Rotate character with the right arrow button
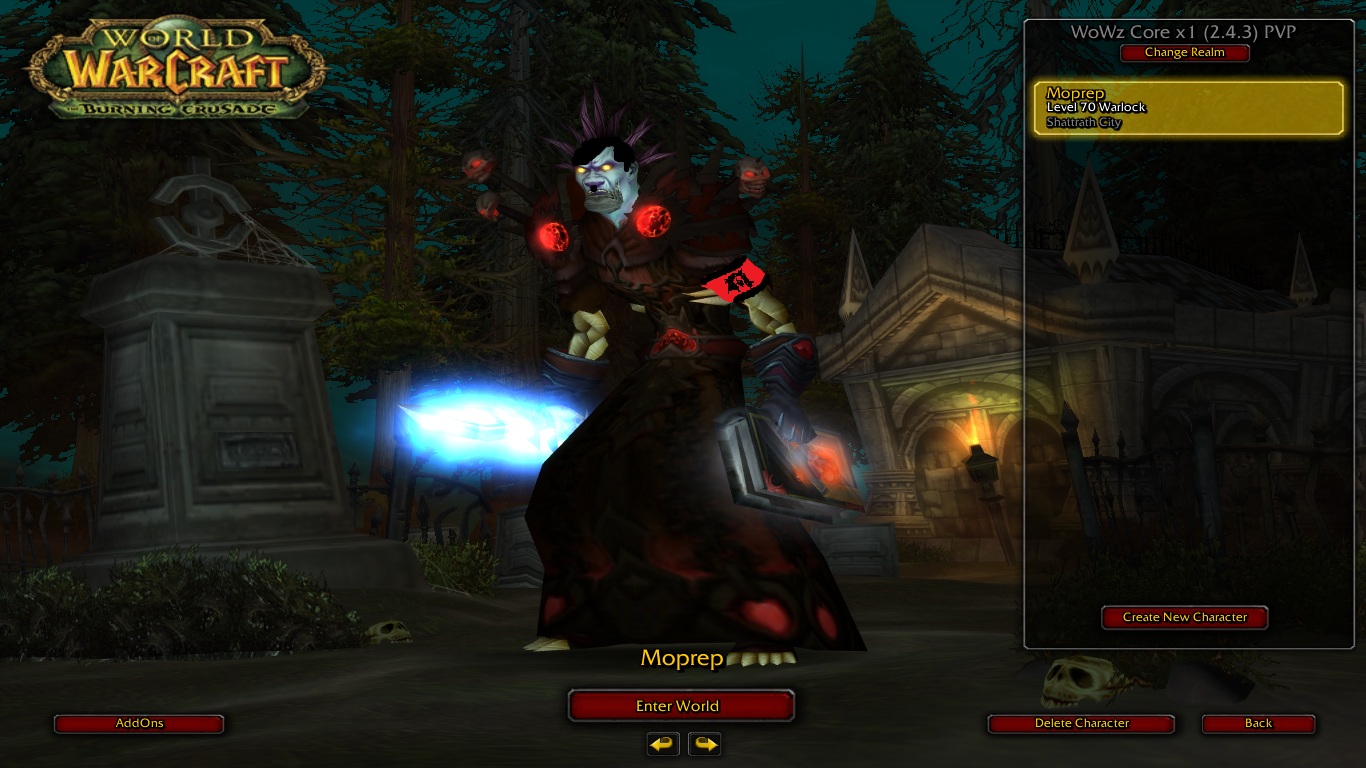The width and height of the screenshot is (1366, 768). [x=705, y=744]
